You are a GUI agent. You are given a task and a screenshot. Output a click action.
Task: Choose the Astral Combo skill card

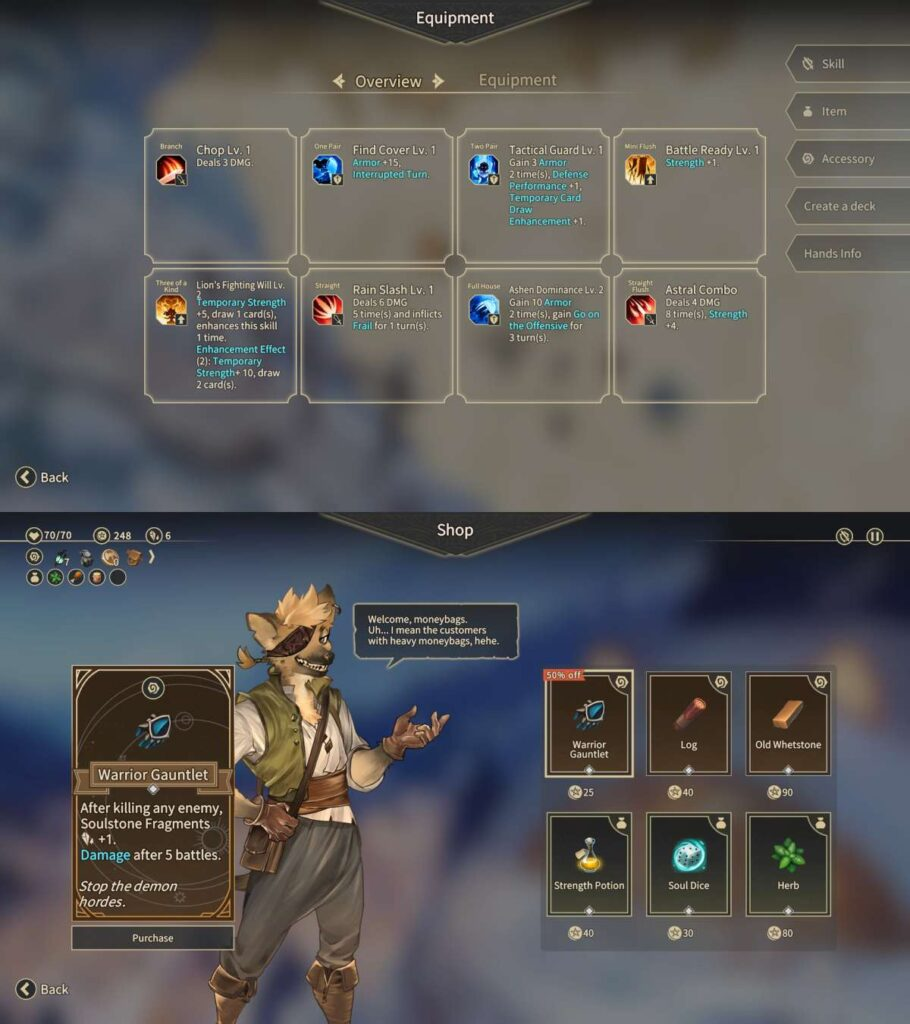point(690,335)
